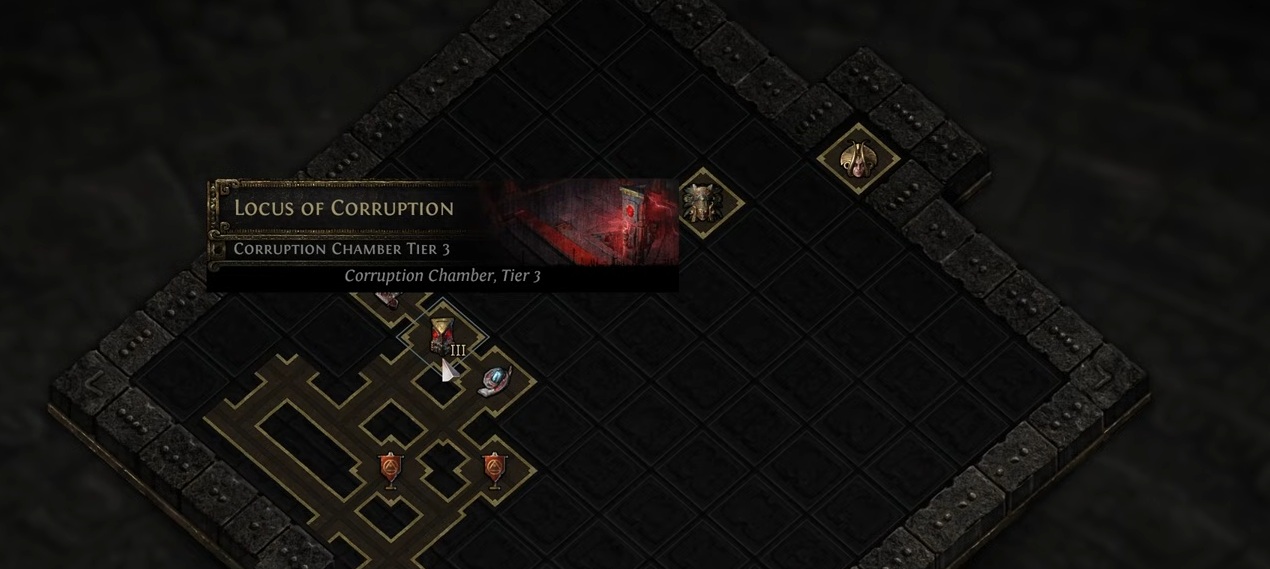Select the Locus of Corruption tier III room
This screenshot has height=569, width=1270.
click(441, 336)
